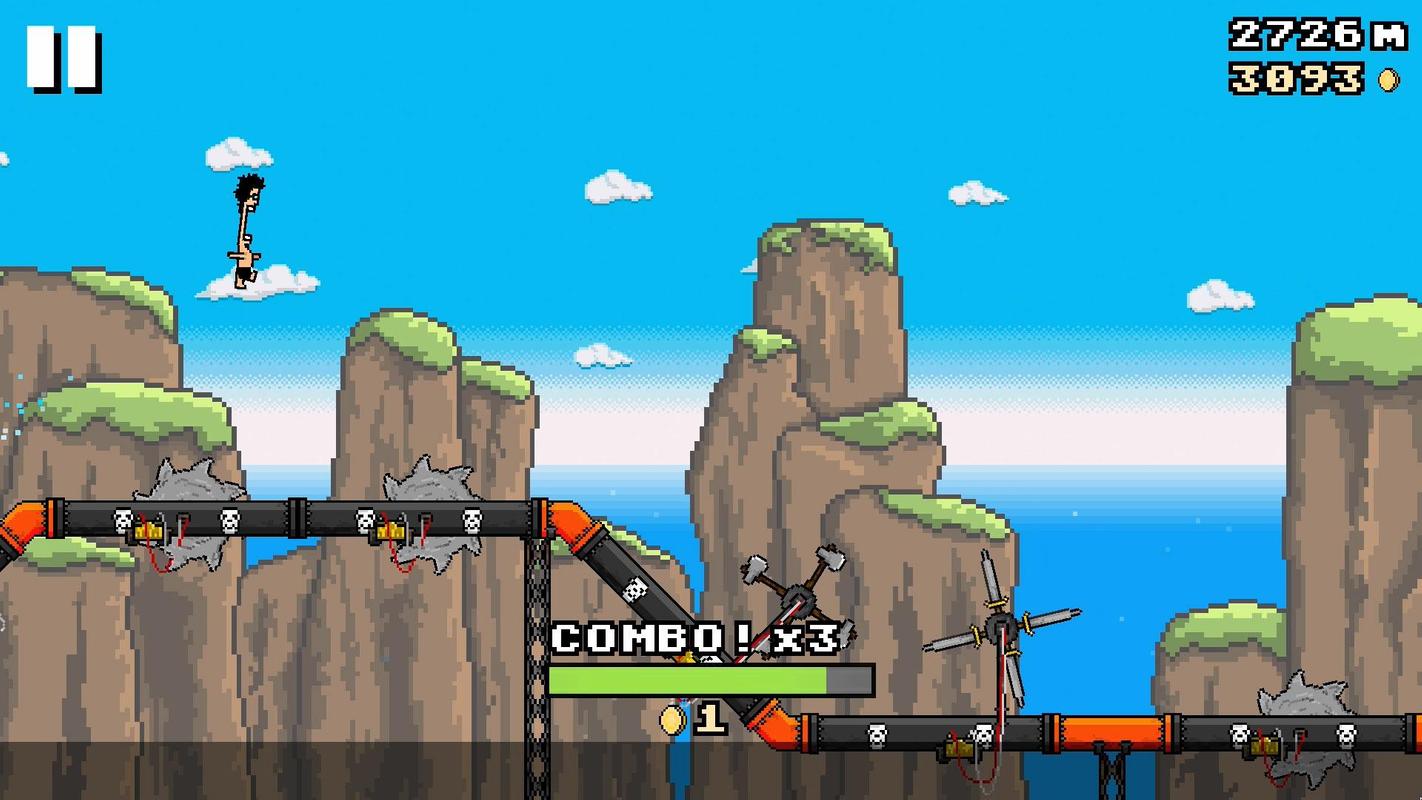Tap the 3093 coin total readout
Screen dimensions: 1422x800
click(x=1302, y=78)
